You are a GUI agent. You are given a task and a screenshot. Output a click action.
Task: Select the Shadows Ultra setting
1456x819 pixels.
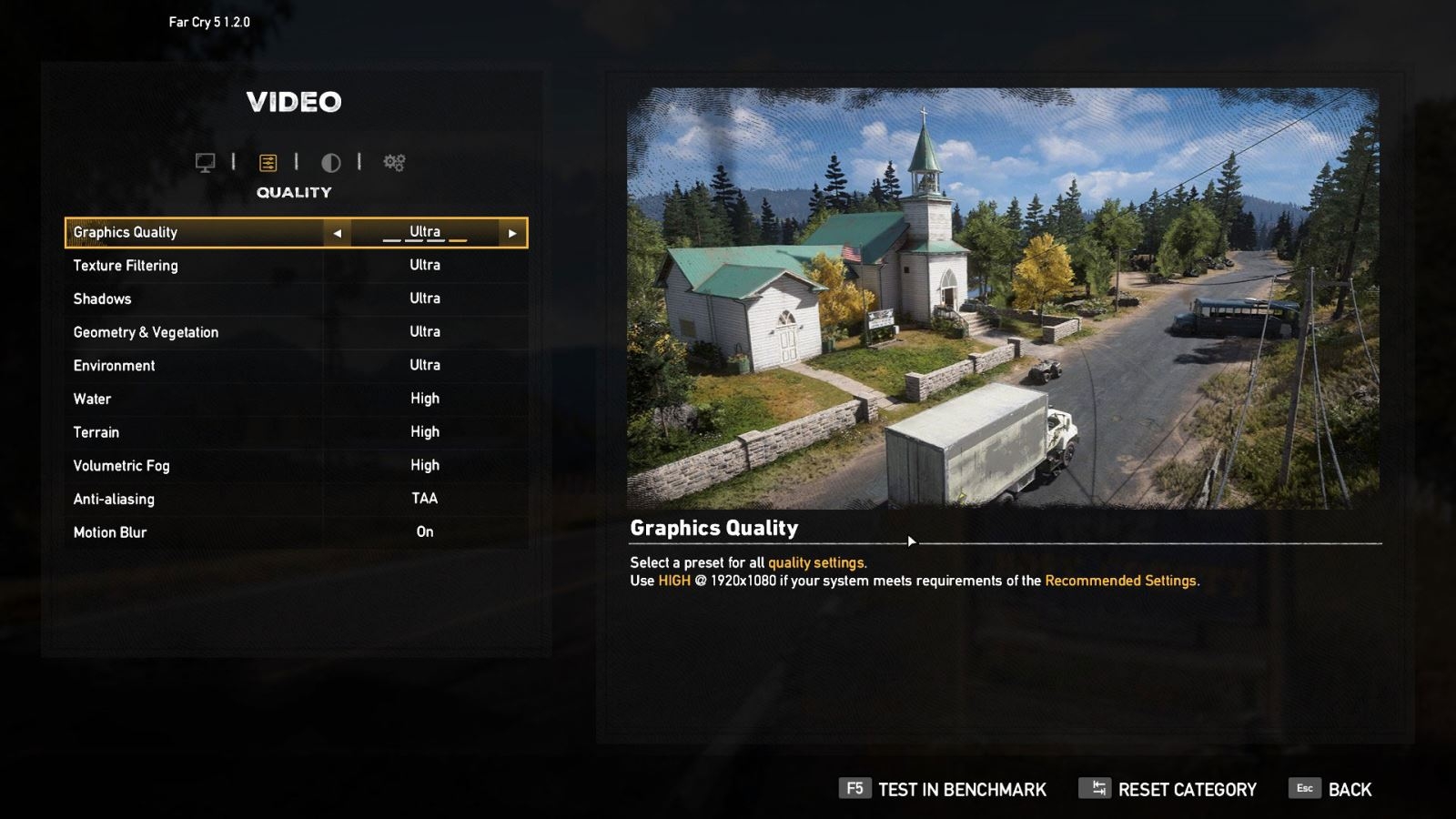(424, 298)
